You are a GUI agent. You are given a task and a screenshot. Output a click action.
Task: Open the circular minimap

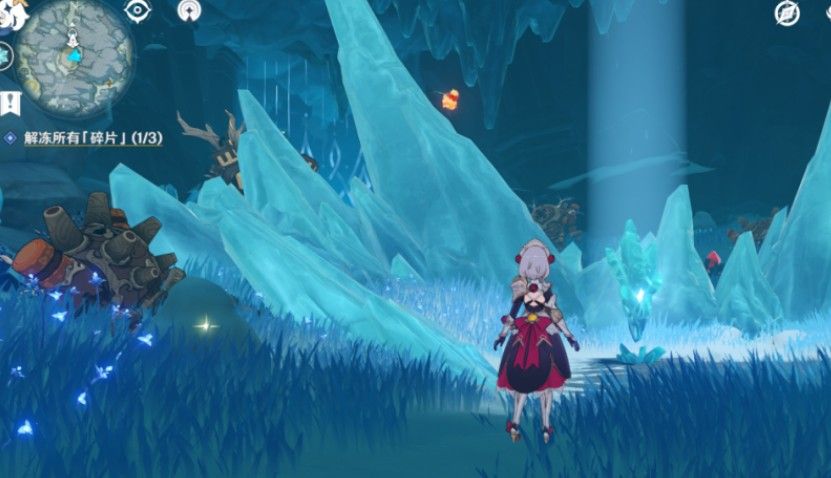pos(74,56)
